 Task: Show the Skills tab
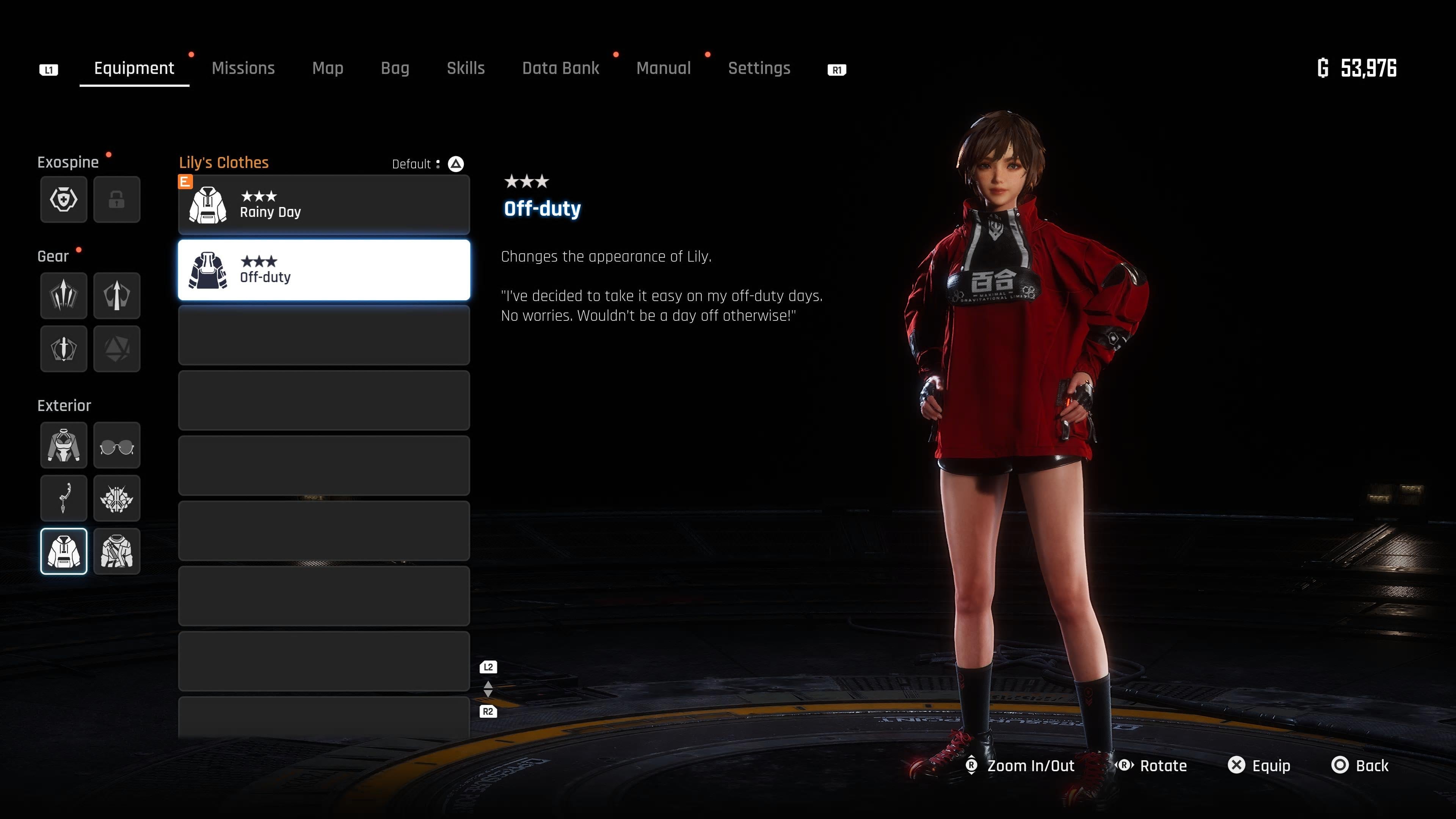[x=466, y=68]
